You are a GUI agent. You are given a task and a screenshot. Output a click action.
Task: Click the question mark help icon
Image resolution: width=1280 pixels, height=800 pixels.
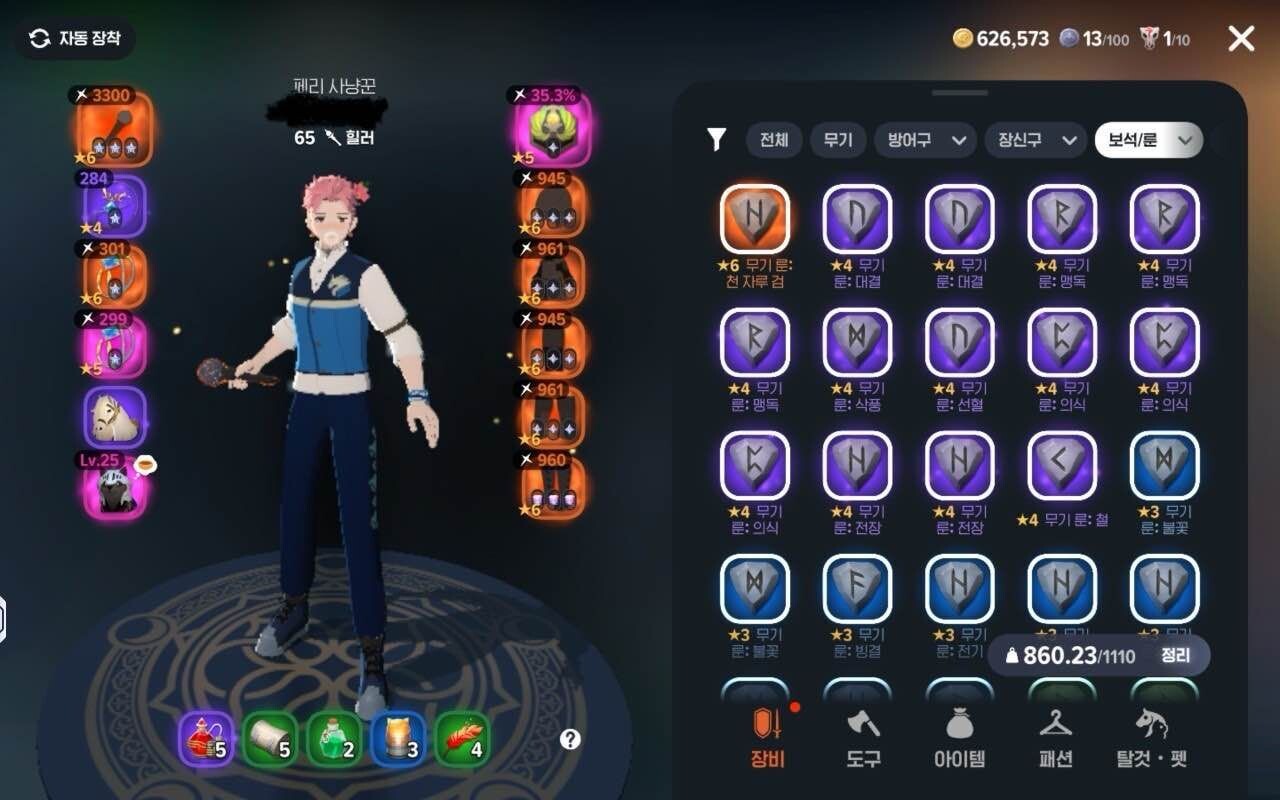570,740
